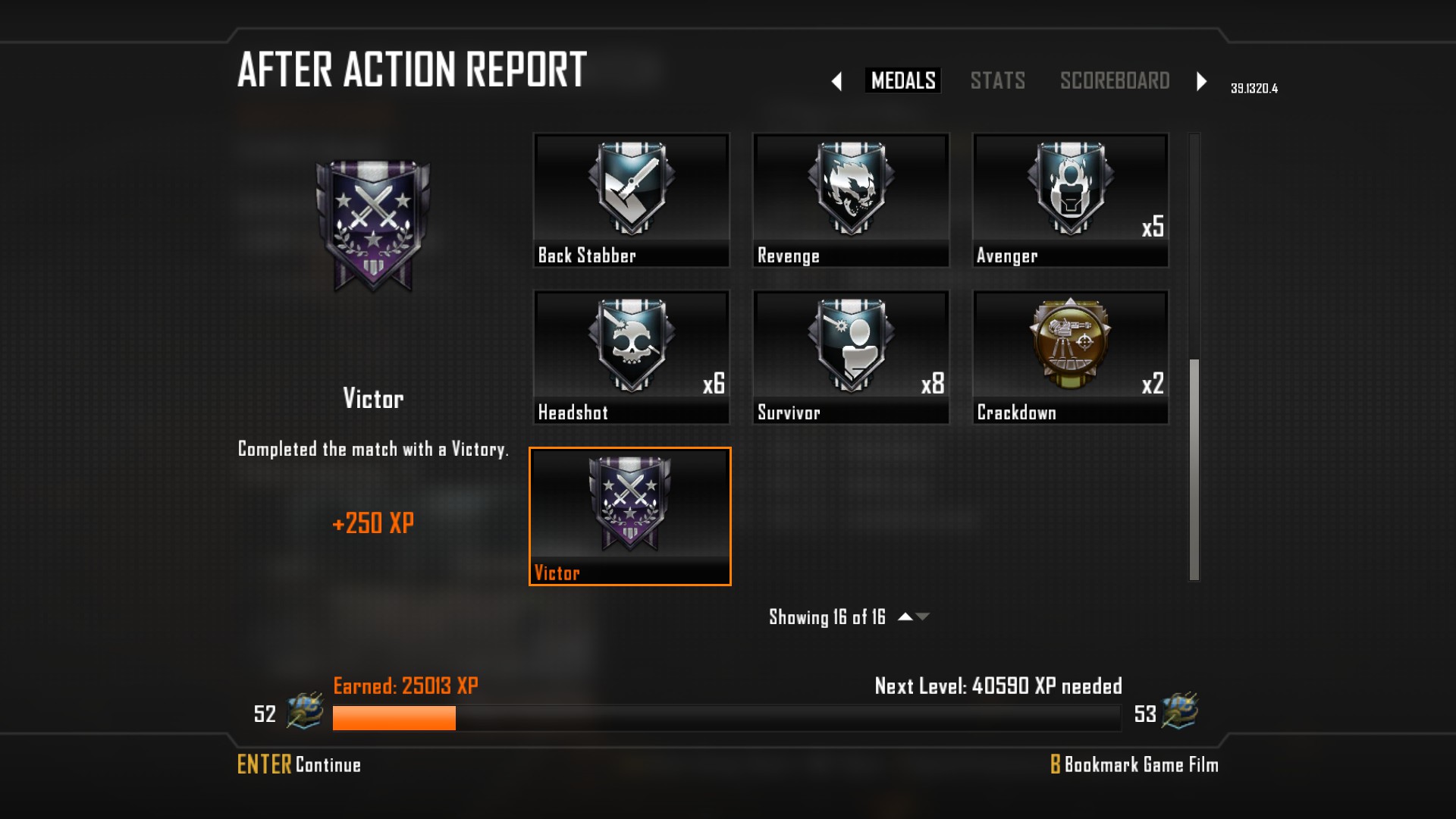Click the down arrow beside Showing 16 of 16
This screenshot has width=1456, height=819.
click(923, 617)
